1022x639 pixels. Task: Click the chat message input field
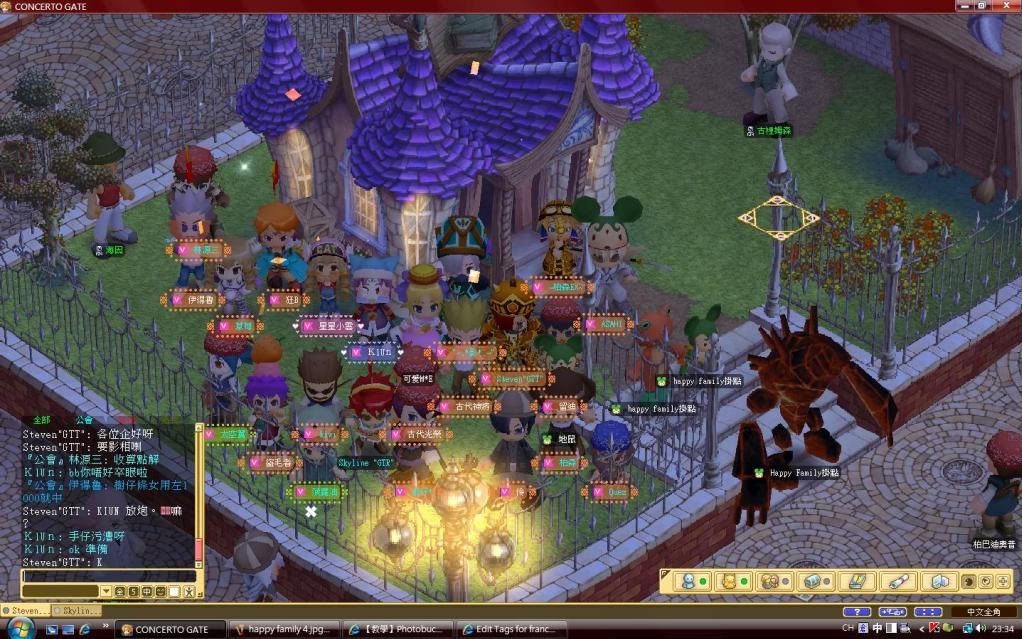tap(108, 577)
